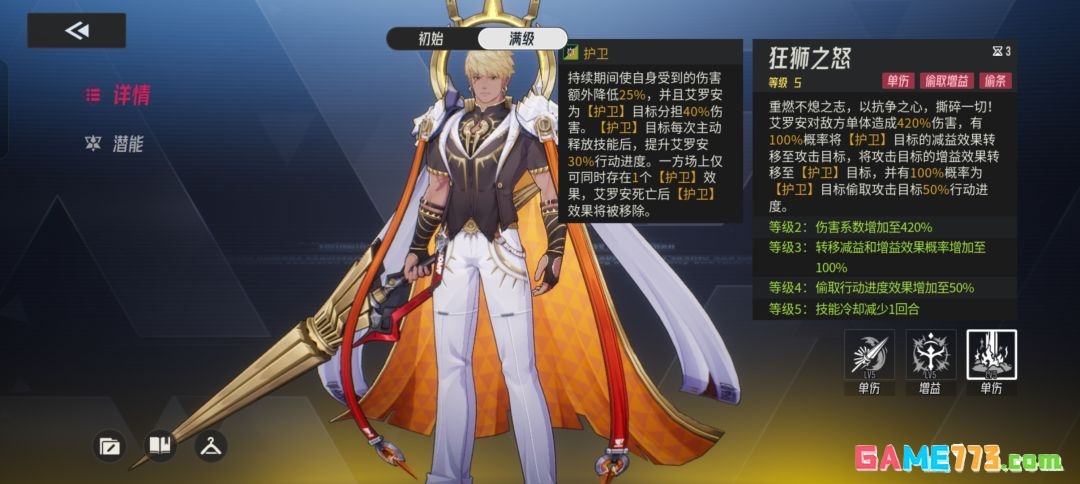Go back with the double-arrow button
This screenshot has width=1080, height=484.
pyautogui.click(x=76, y=31)
